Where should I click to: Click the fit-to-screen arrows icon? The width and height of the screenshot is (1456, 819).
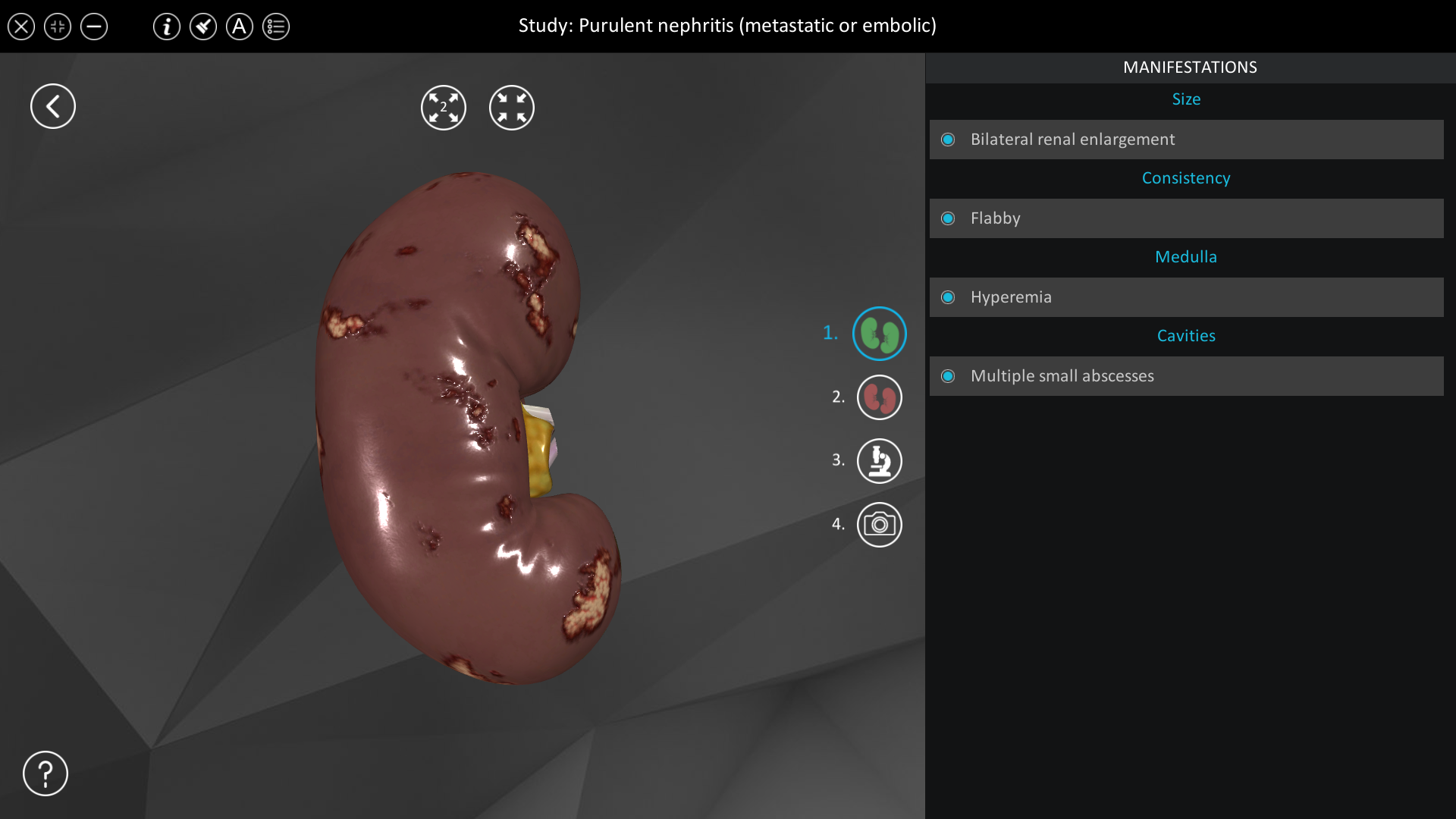(512, 107)
